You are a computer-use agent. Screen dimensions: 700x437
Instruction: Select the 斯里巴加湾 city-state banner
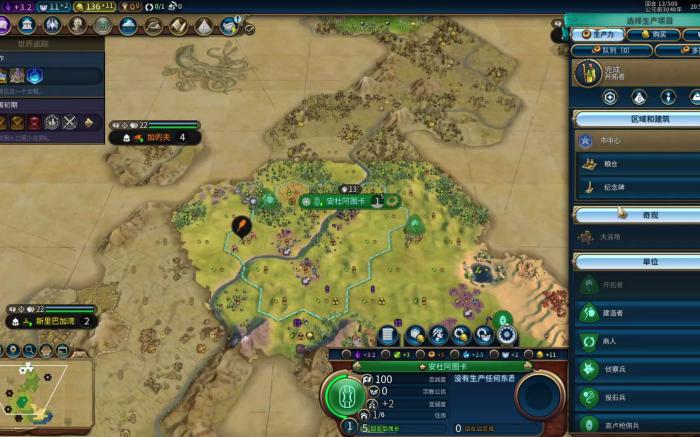[56, 321]
